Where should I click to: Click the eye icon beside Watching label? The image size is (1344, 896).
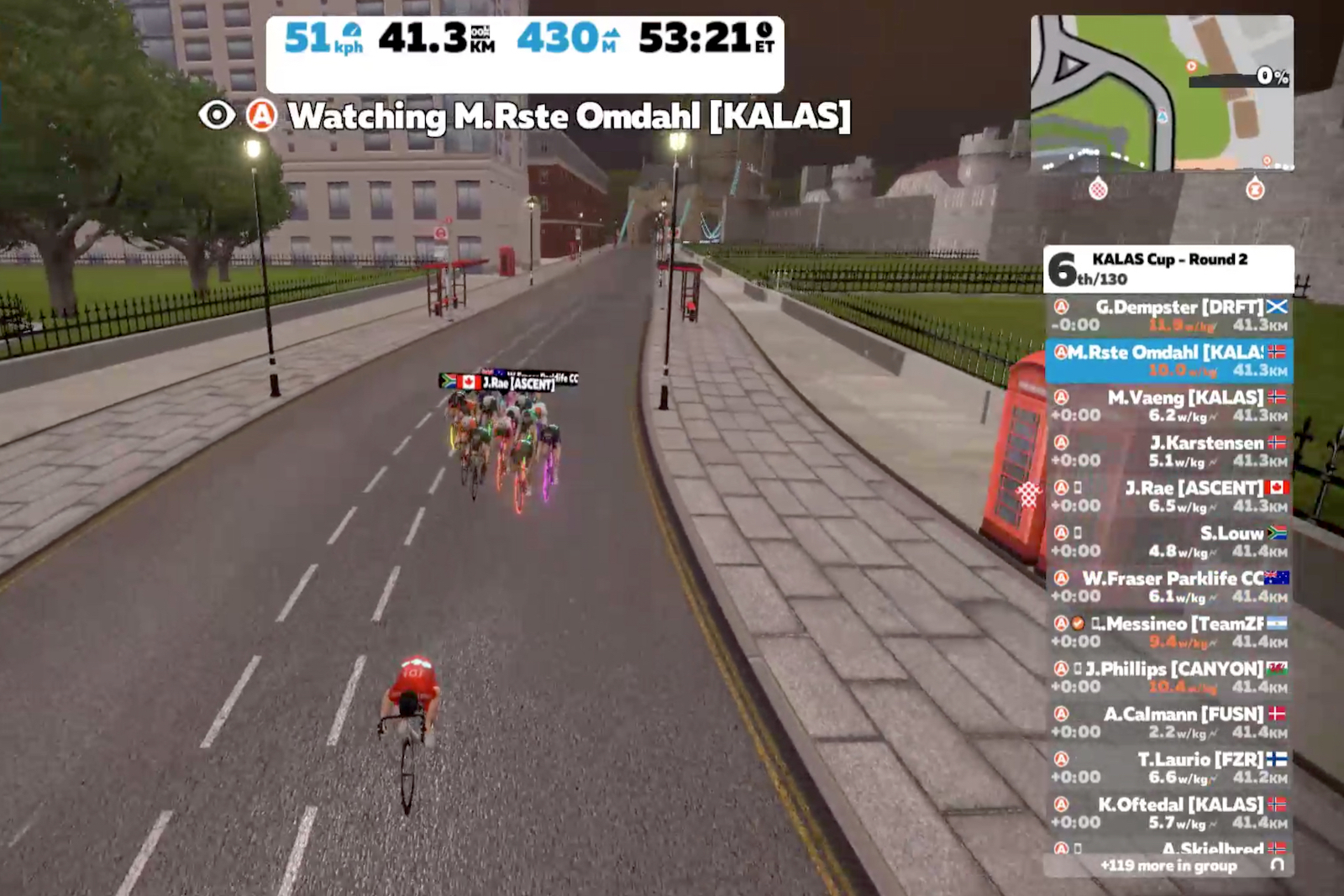[217, 115]
